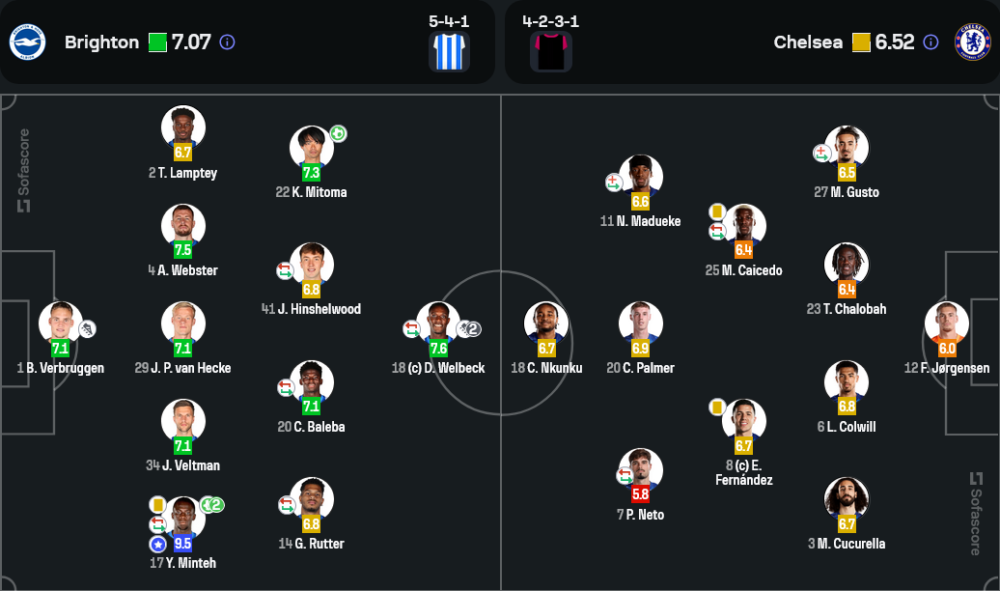The width and height of the screenshot is (1000, 591).
Task: Show J. P. van Hecke's details
Action: [183, 323]
